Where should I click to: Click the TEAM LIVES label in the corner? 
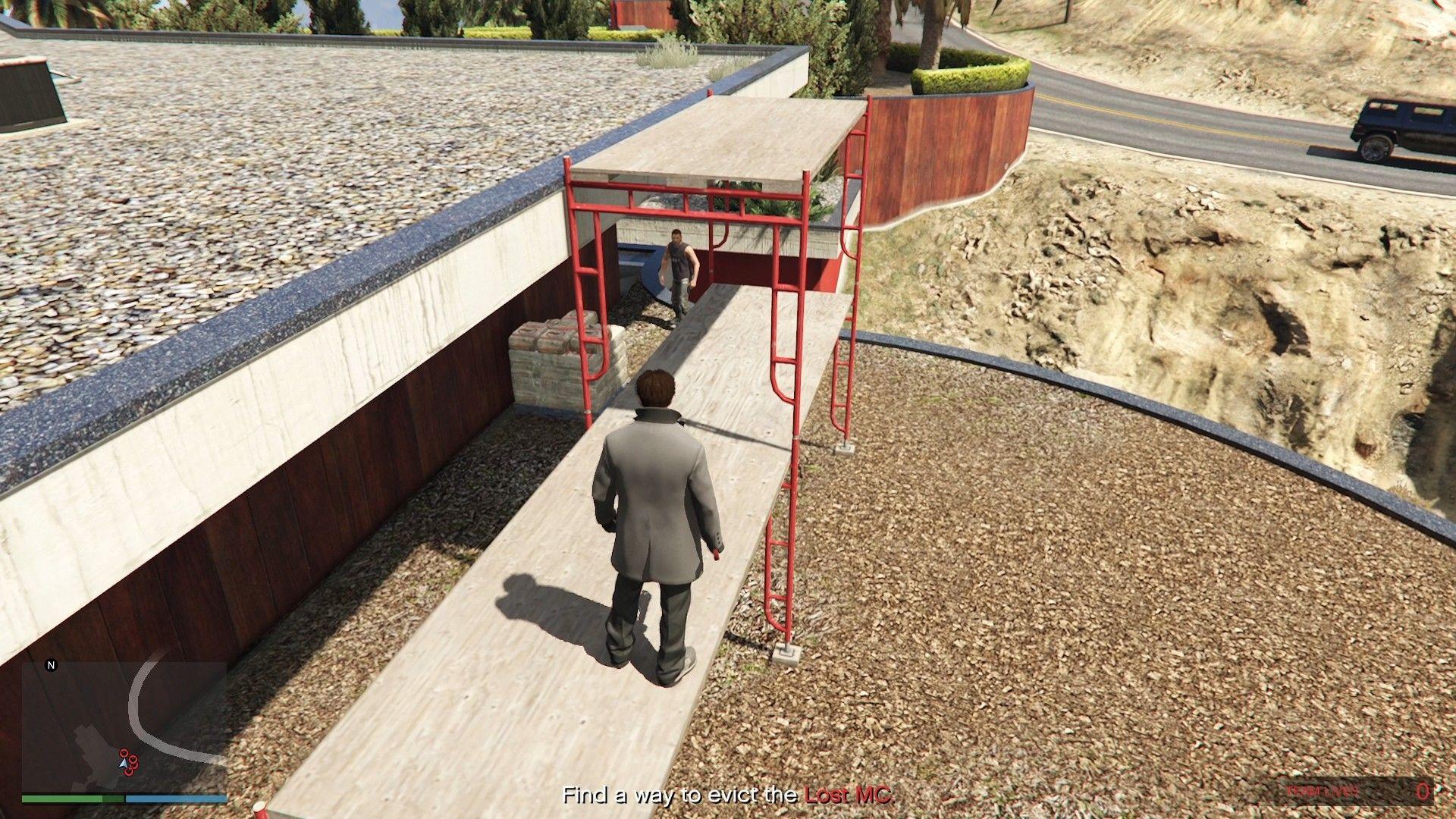[x=1322, y=790]
